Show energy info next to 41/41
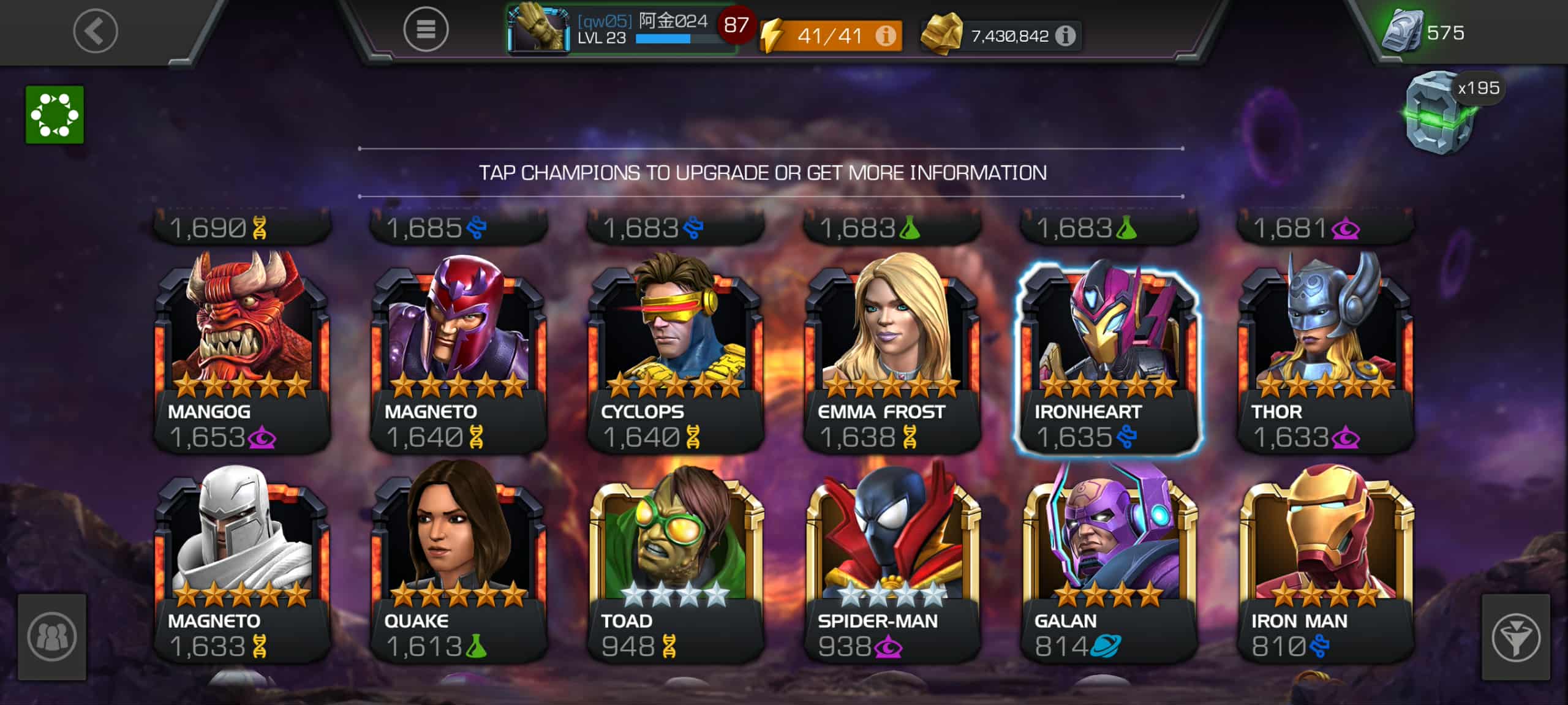This screenshot has height=705, width=1568. pyautogui.click(x=885, y=36)
